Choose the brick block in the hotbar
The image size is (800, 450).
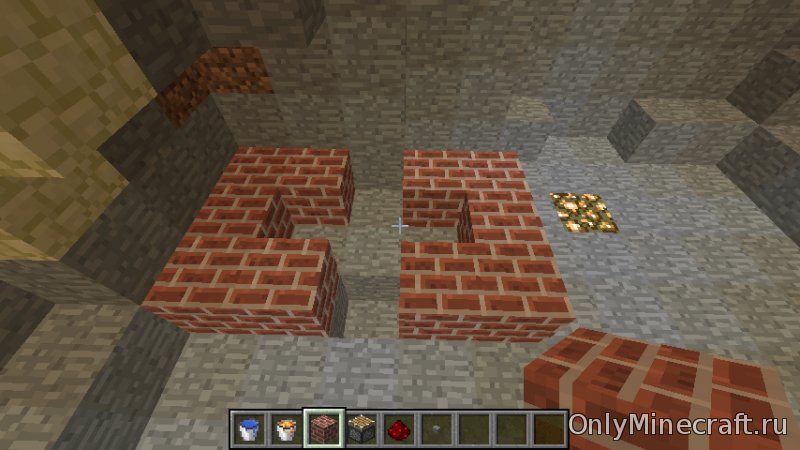coord(324,428)
